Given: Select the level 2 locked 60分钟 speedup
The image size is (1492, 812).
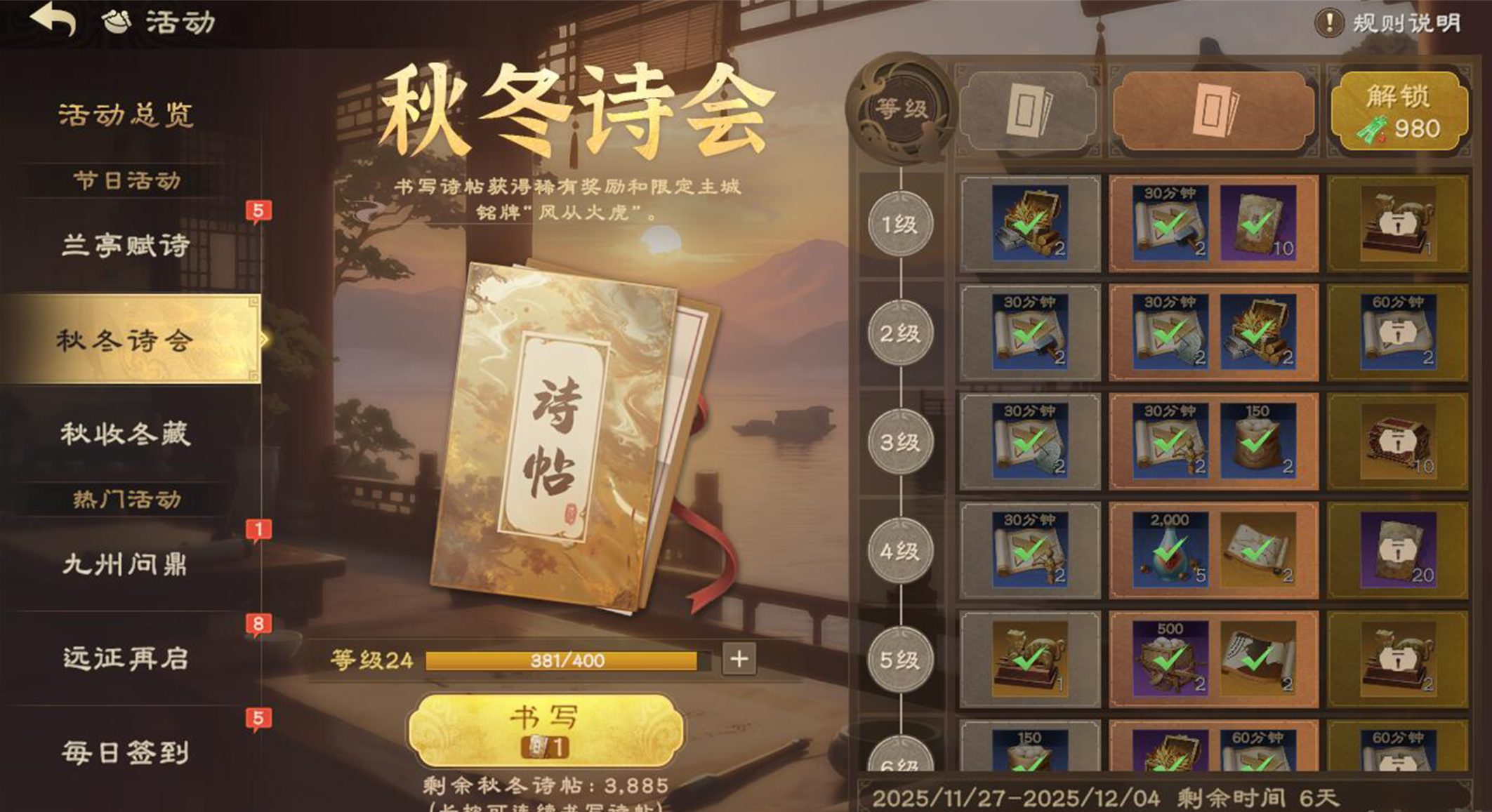Looking at the screenshot, I should (x=1397, y=333).
